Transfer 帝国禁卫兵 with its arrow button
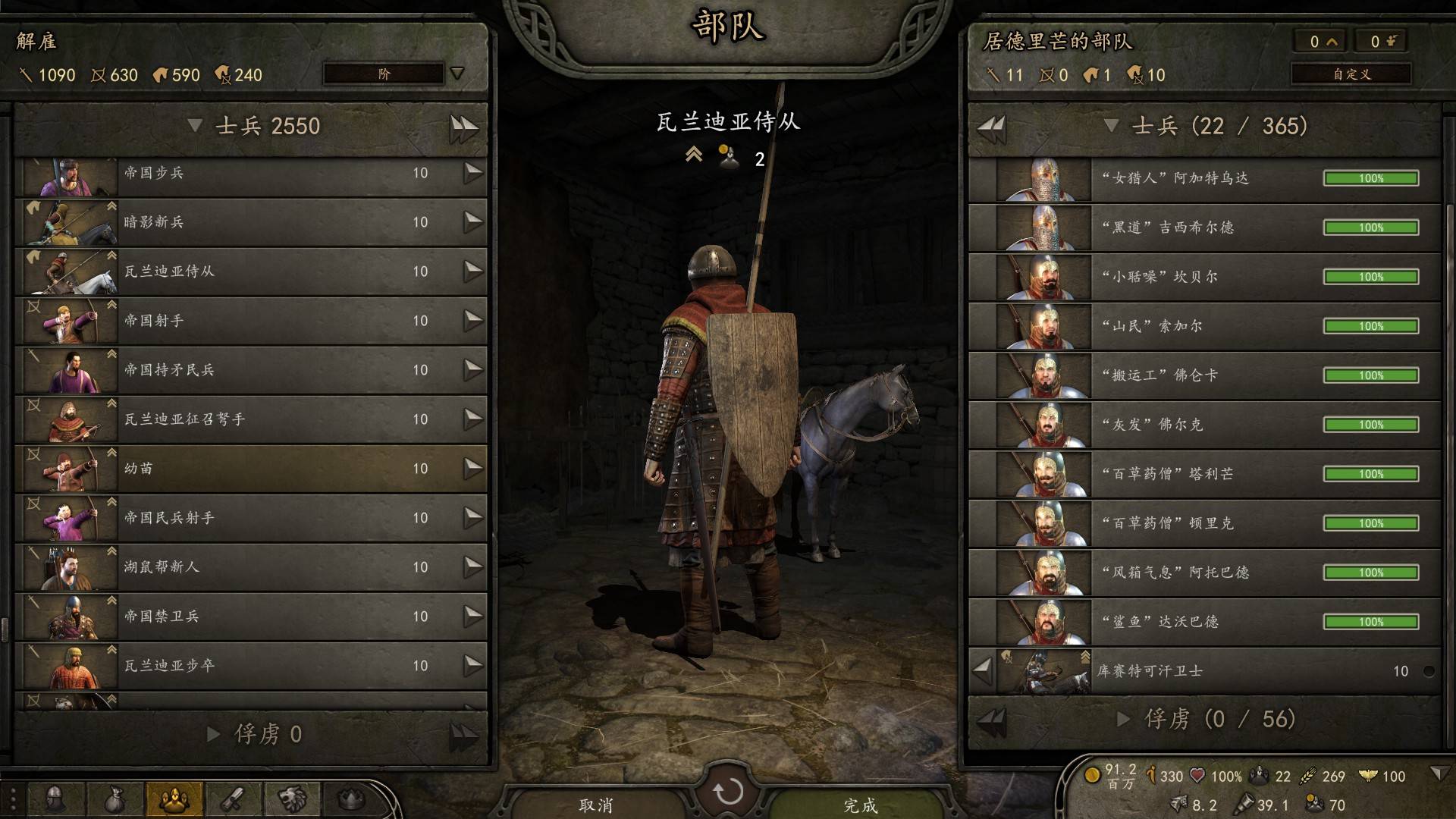Screen dimensions: 1456x819 click(473, 616)
